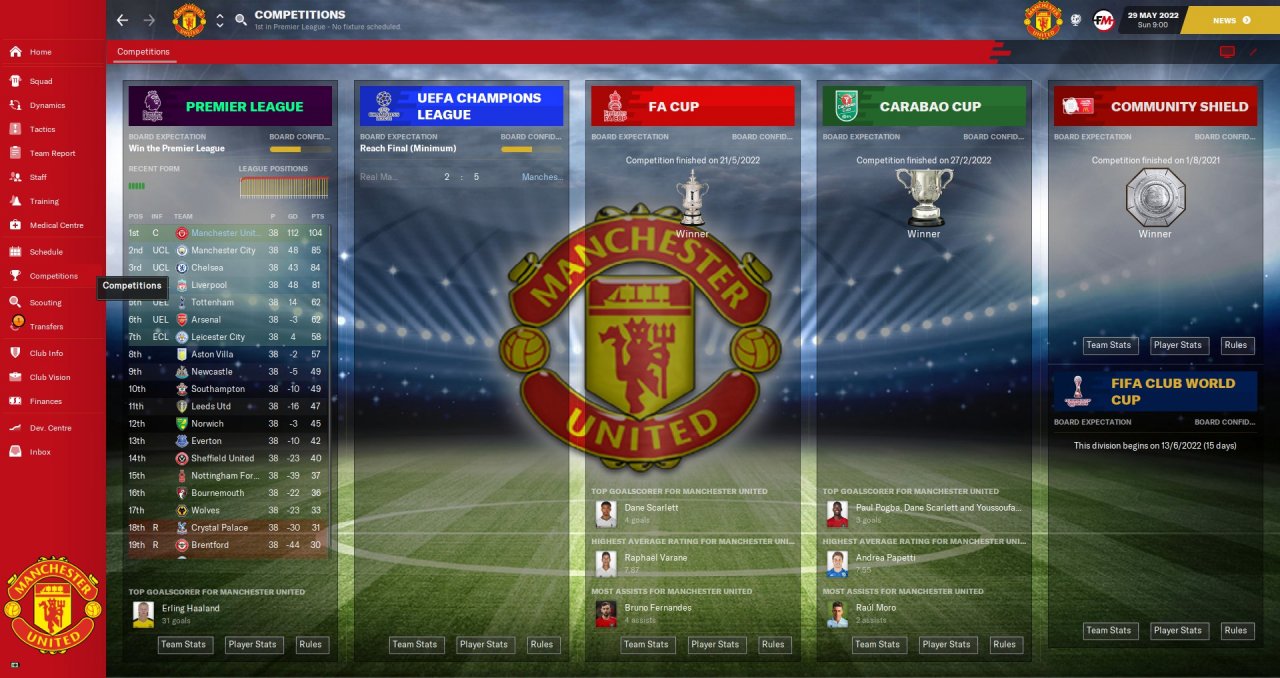The width and height of the screenshot is (1280, 678).
Task: Show the Inbox
Action: 40,452
